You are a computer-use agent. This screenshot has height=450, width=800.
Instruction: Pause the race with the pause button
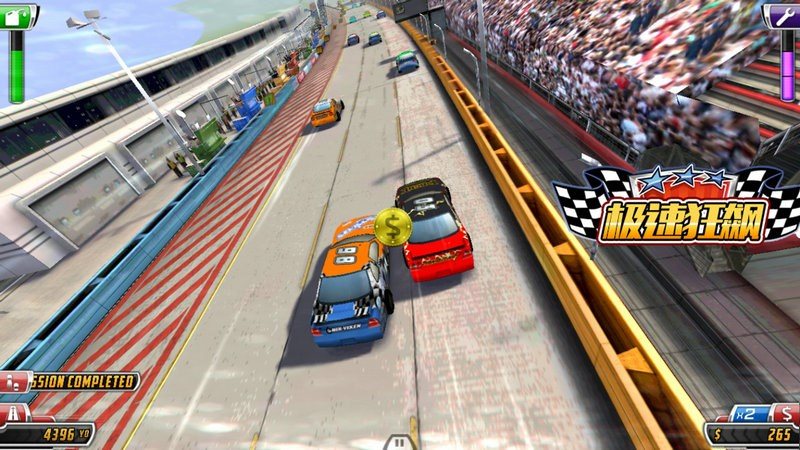pyautogui.click(x=399, y=441)
